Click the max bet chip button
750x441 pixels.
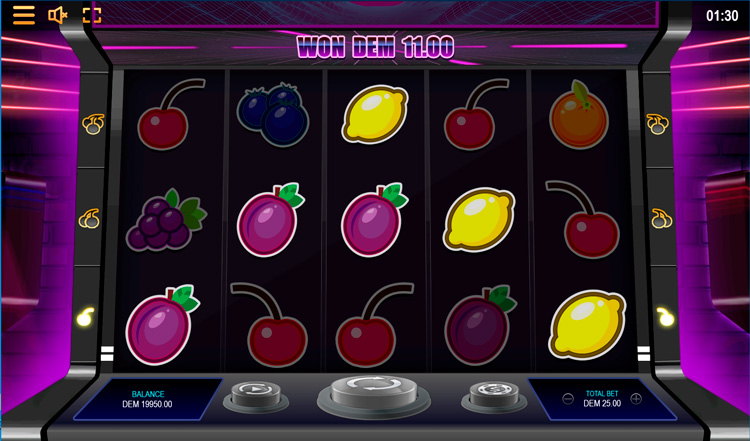(x=491, y=392)
